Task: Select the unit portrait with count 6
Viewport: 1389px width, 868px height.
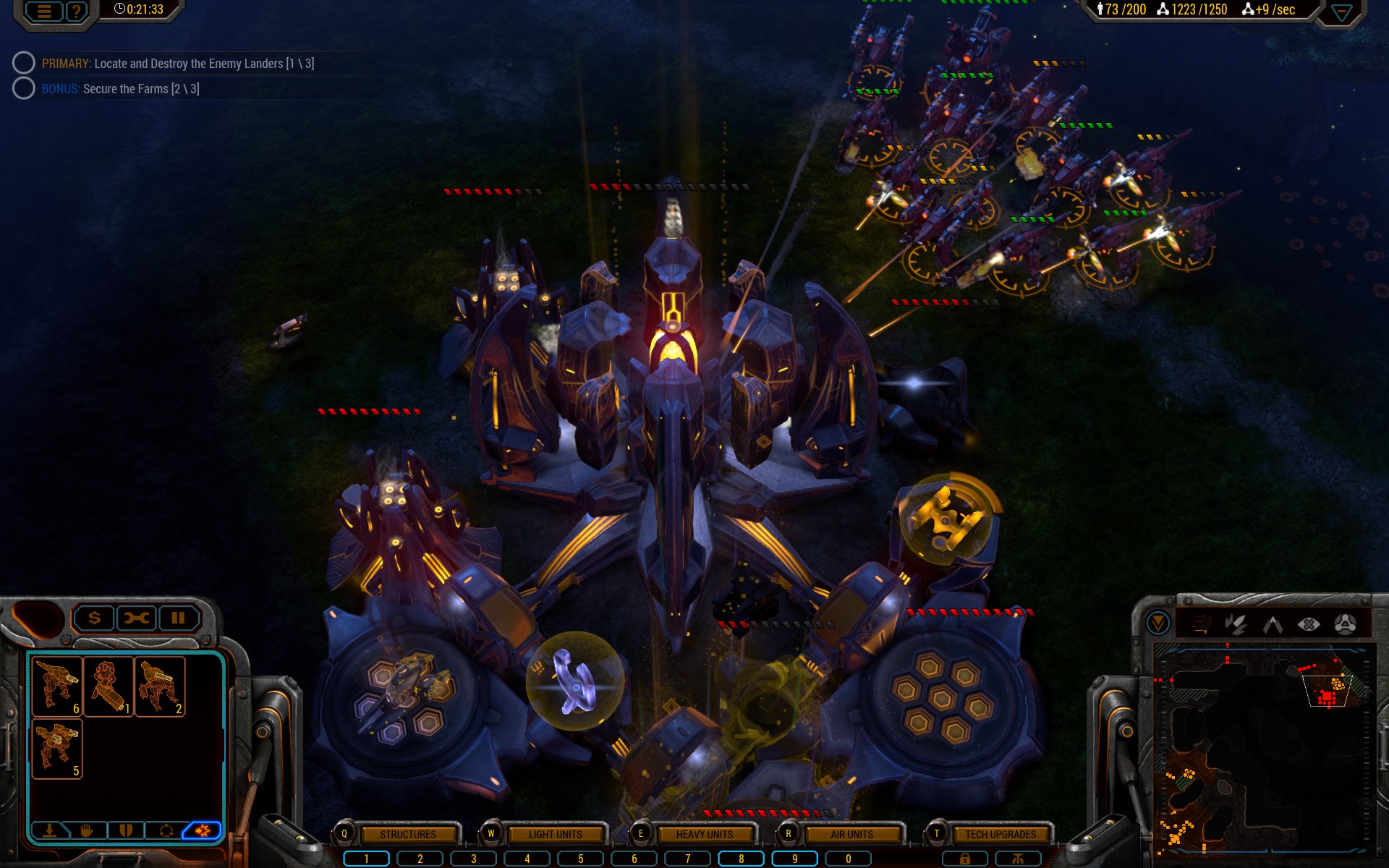Action: coord(57,686)
